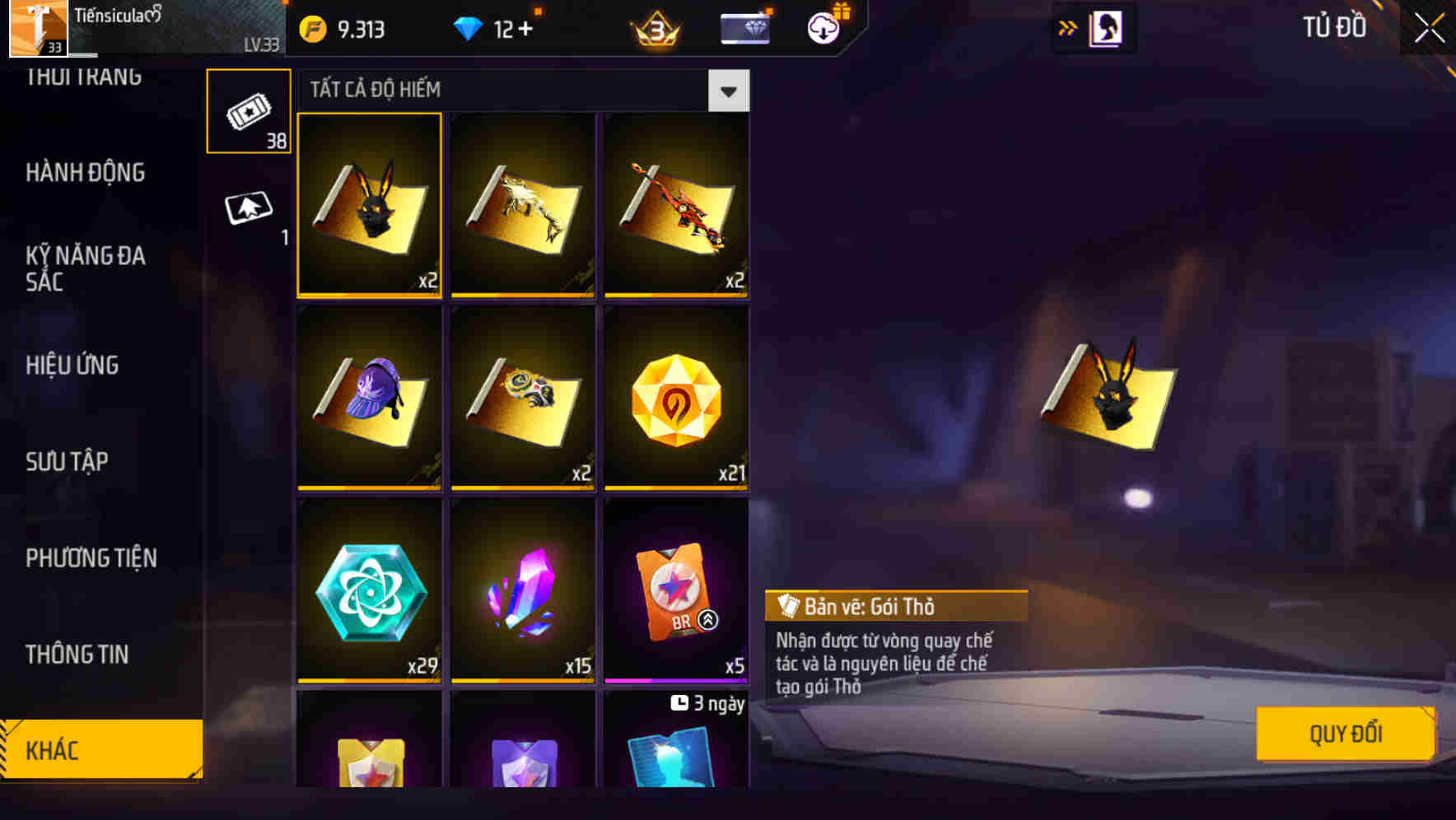Screen dimensions: 1456x820
Task: Switch to the KHÁC category tab
Action: tap(100, 749)
